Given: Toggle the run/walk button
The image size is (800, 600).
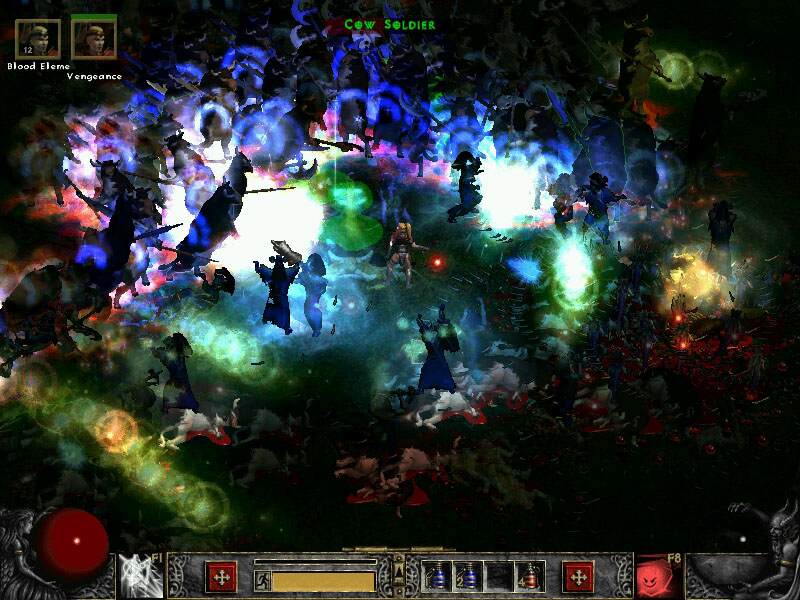Looking at the screenshot, I should (262, 579).
